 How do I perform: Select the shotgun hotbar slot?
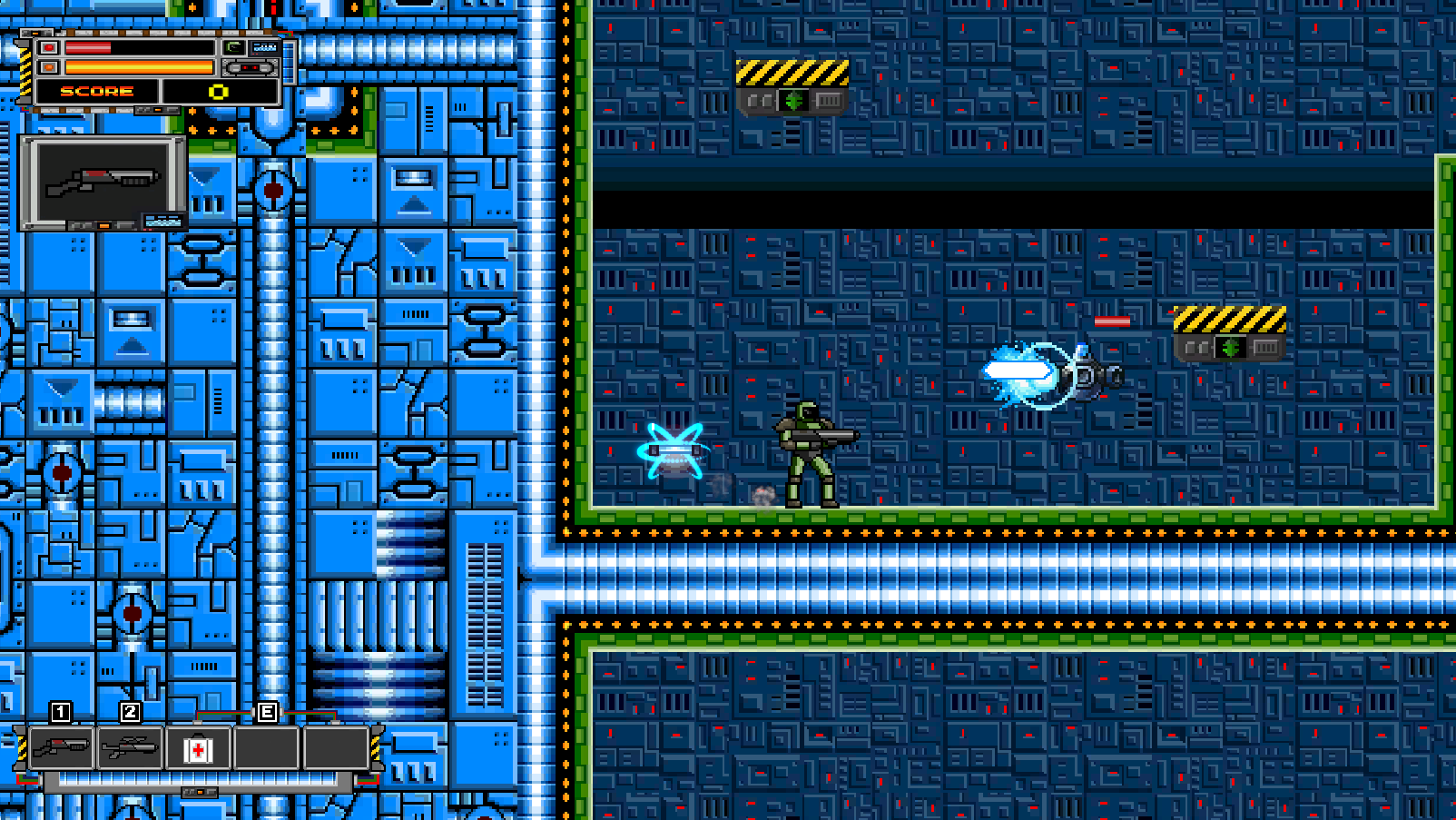(62, 748)
